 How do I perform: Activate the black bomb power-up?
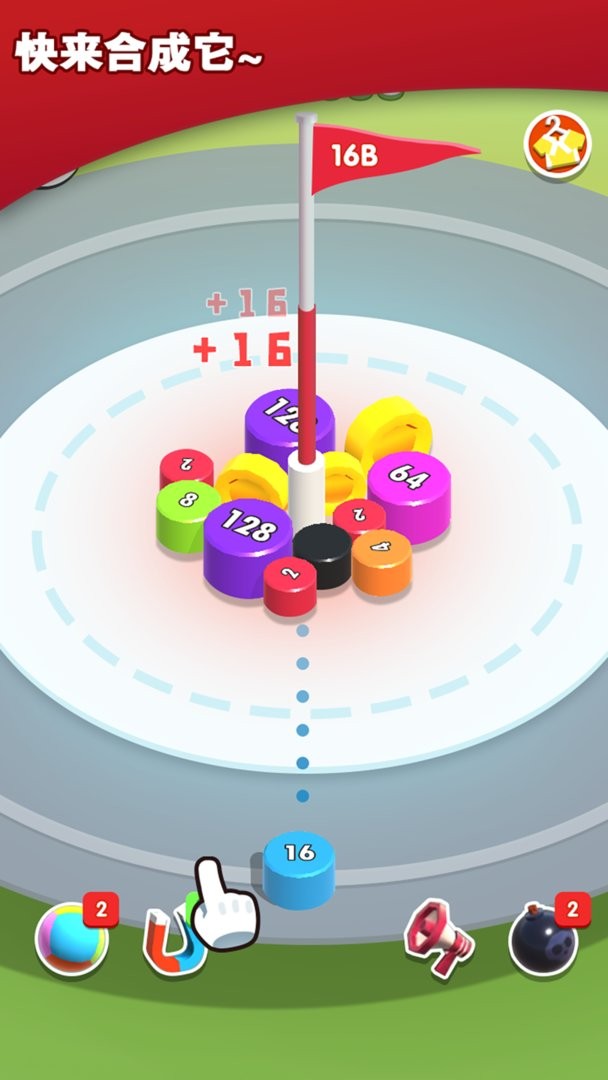[543, 938]
